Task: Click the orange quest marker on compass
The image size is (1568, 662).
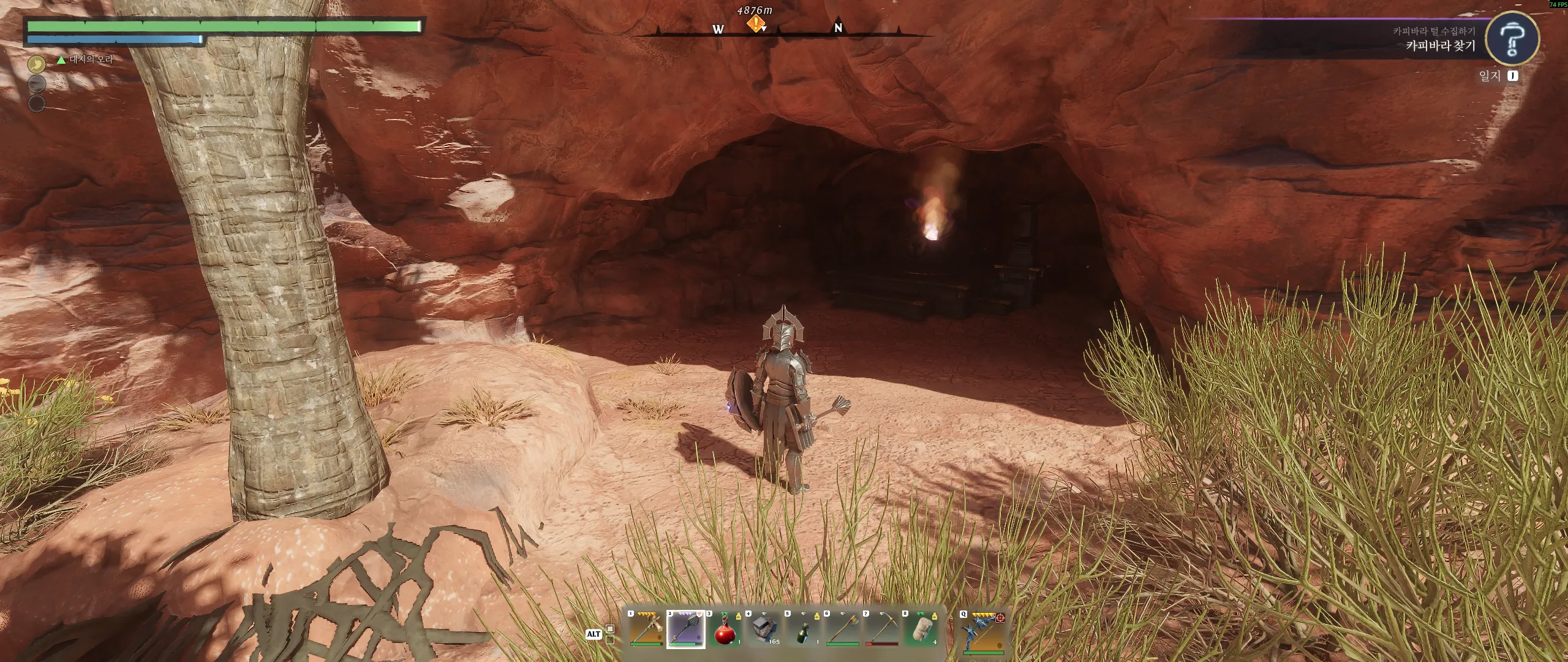Action: (756, 24)
